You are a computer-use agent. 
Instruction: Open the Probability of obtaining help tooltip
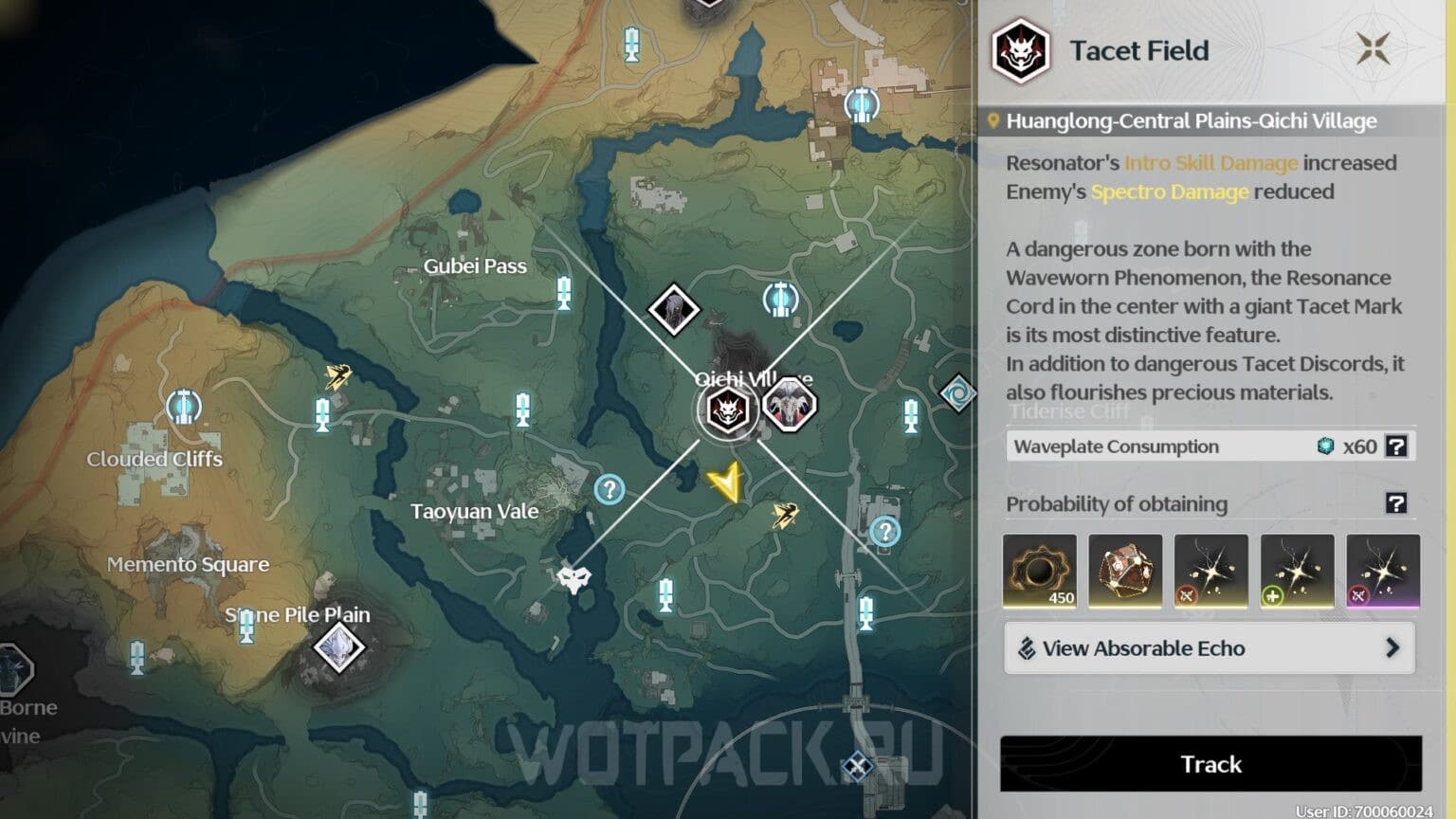coord(1396,503)
